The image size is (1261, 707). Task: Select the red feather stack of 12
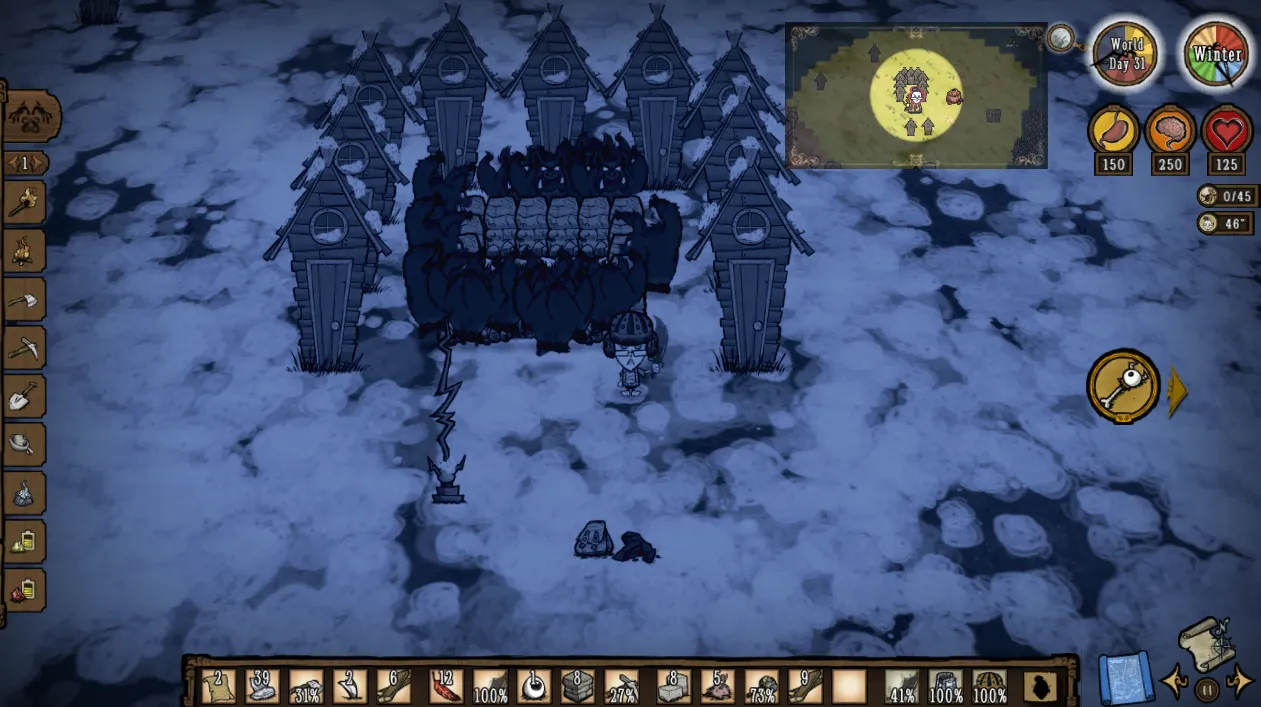point(445,686)
